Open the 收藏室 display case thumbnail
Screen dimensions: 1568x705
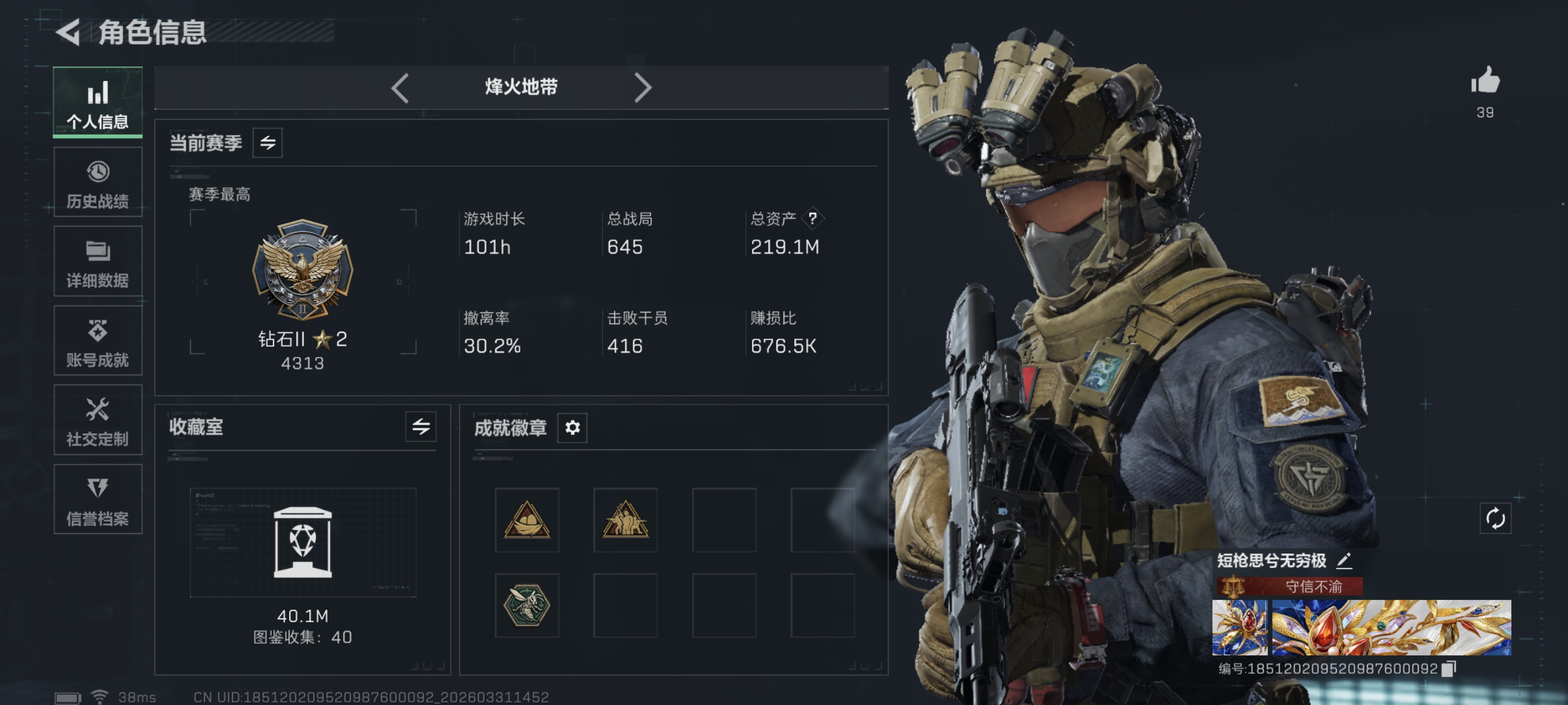pos(302,542)
